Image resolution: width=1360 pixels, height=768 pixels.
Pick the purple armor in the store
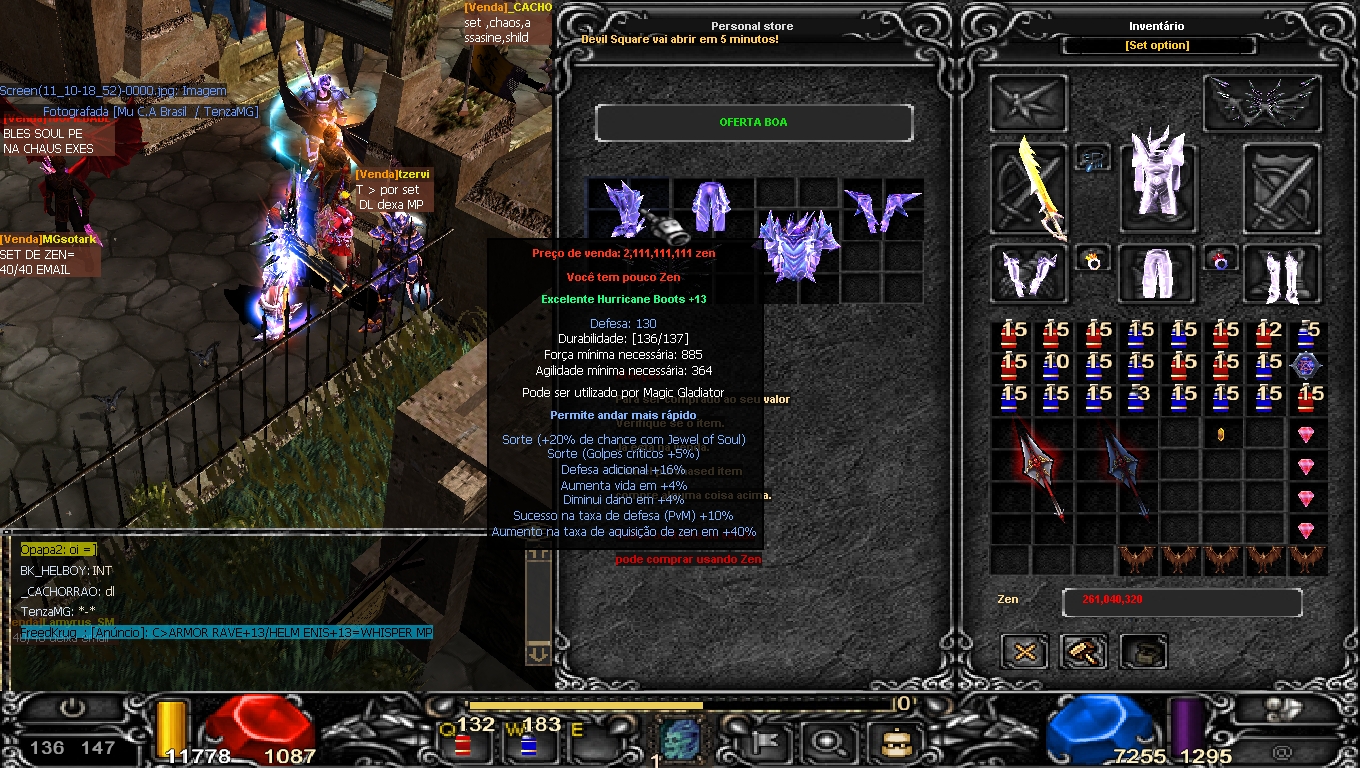(x=797, y=243)
